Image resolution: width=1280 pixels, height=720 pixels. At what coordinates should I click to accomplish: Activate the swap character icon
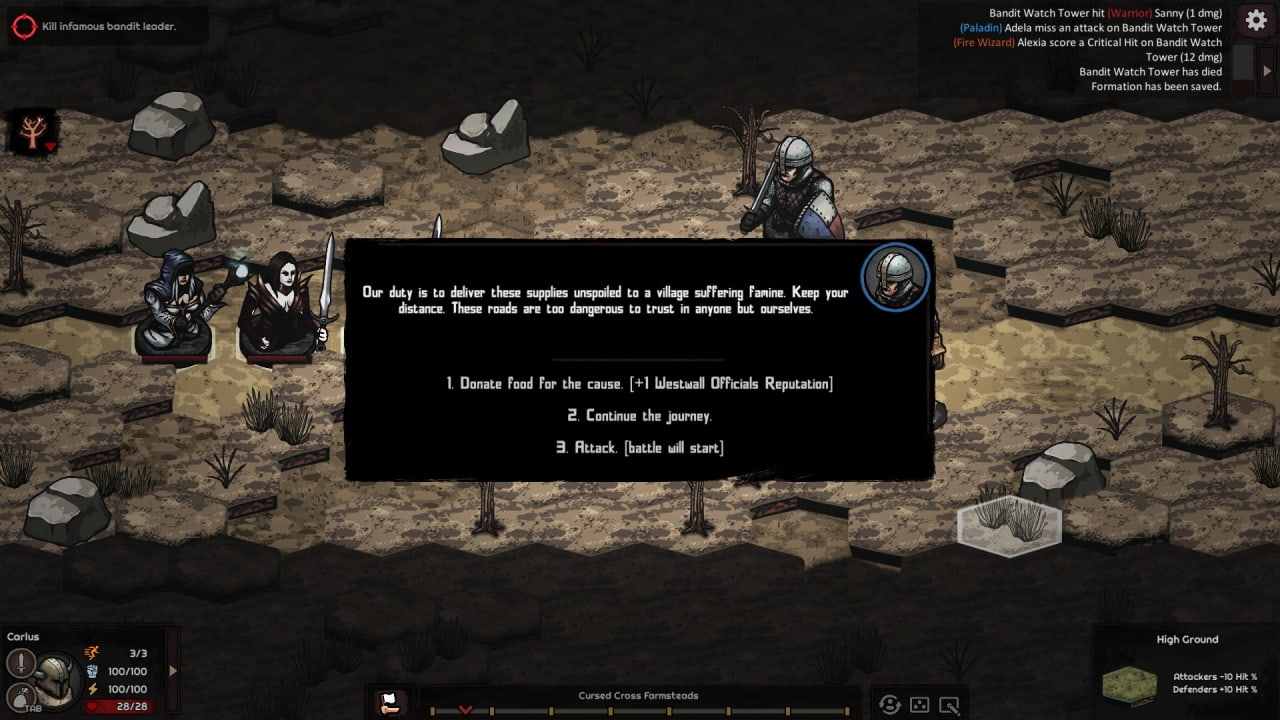pyautogui.click(x=889, y=704)
